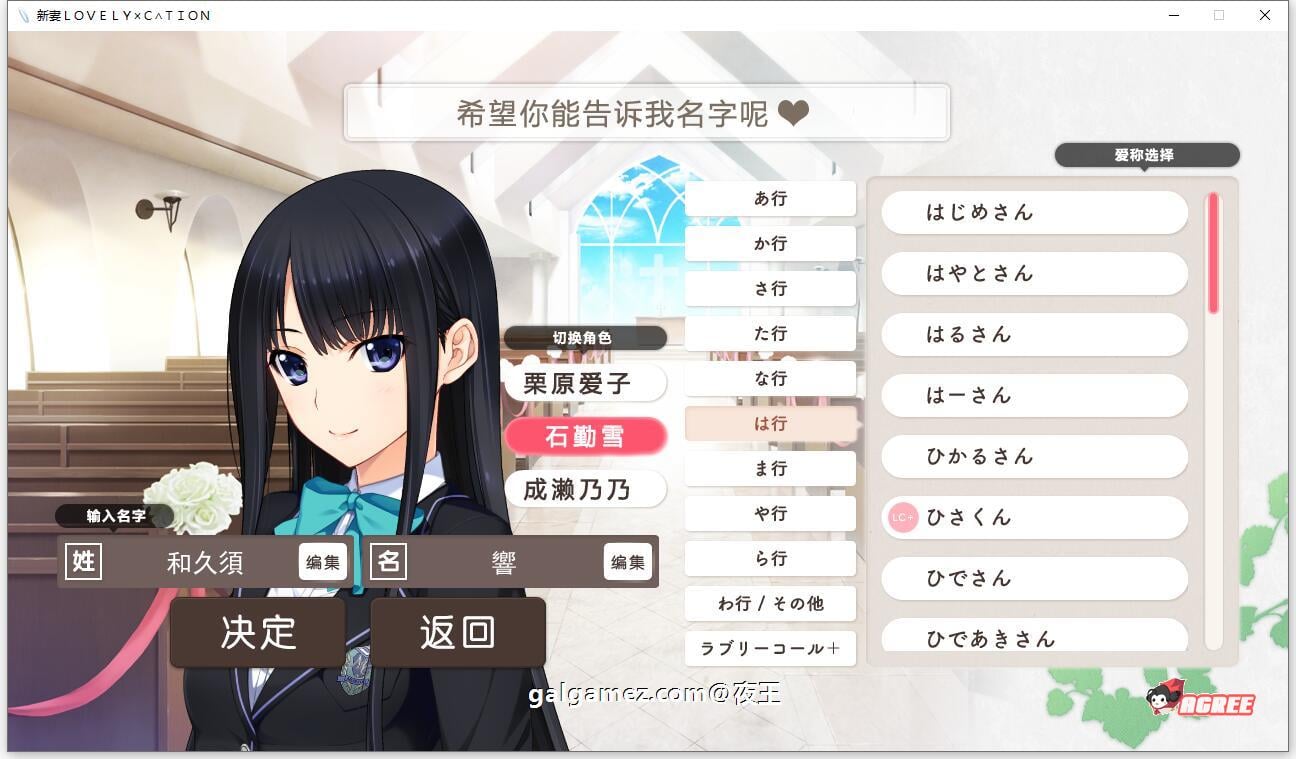Select character 石勤雪 in the switch list

[x=585, y=437]
